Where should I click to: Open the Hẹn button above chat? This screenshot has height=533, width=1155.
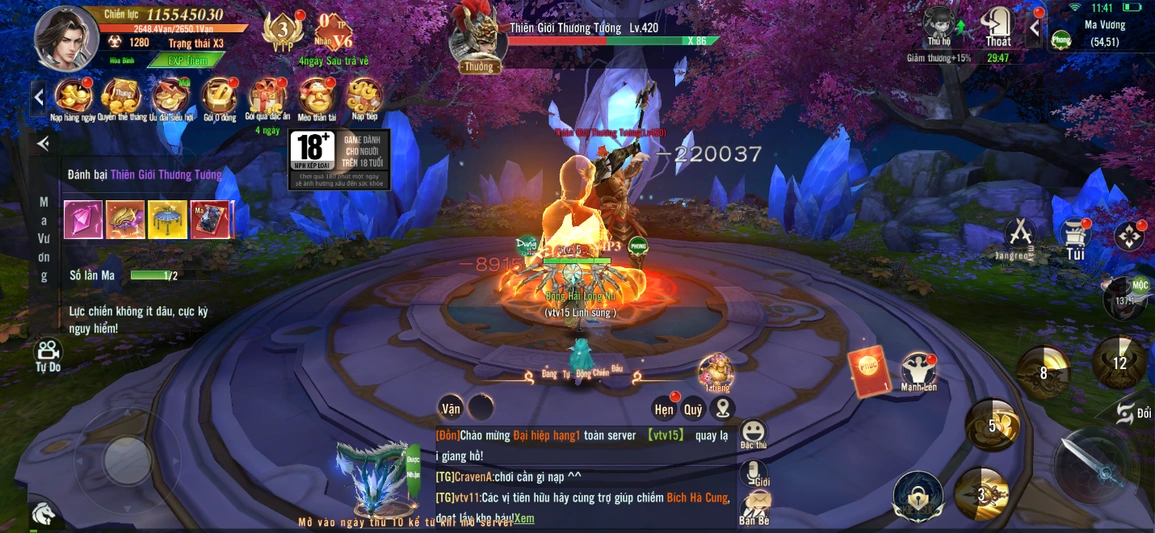664,408
